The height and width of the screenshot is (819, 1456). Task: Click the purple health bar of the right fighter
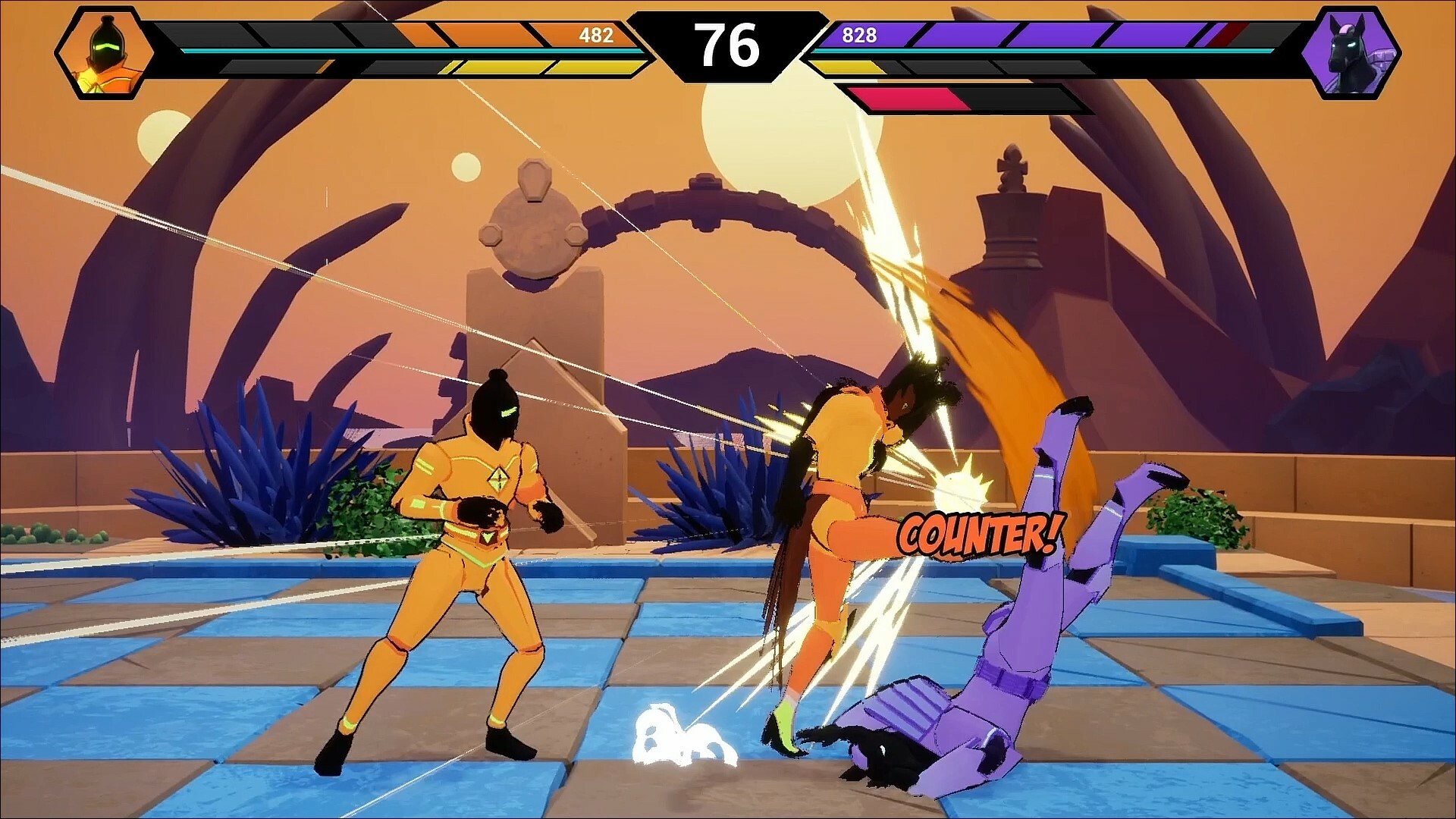click(x=986, y=34)
